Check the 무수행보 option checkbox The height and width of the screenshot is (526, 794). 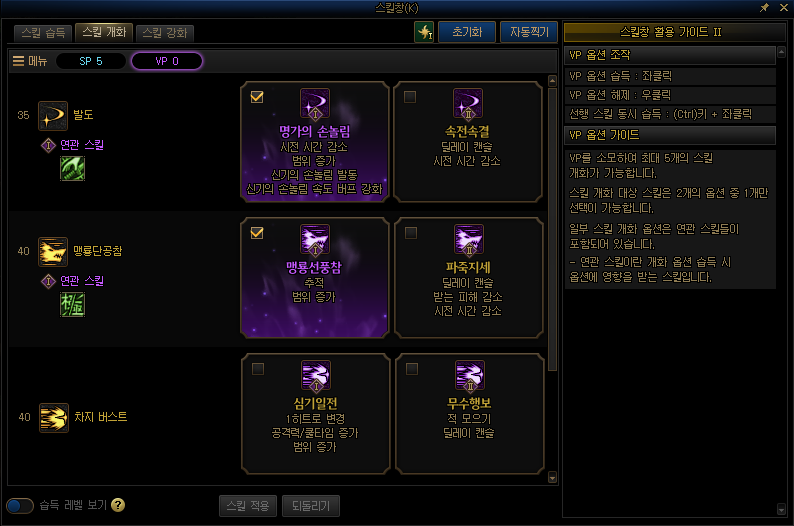pyautogui.click(x=410, y=369)
